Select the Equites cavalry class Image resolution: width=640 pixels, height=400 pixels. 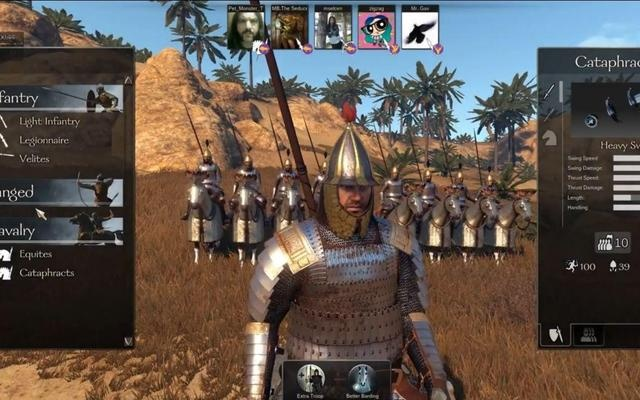(35, 254)
